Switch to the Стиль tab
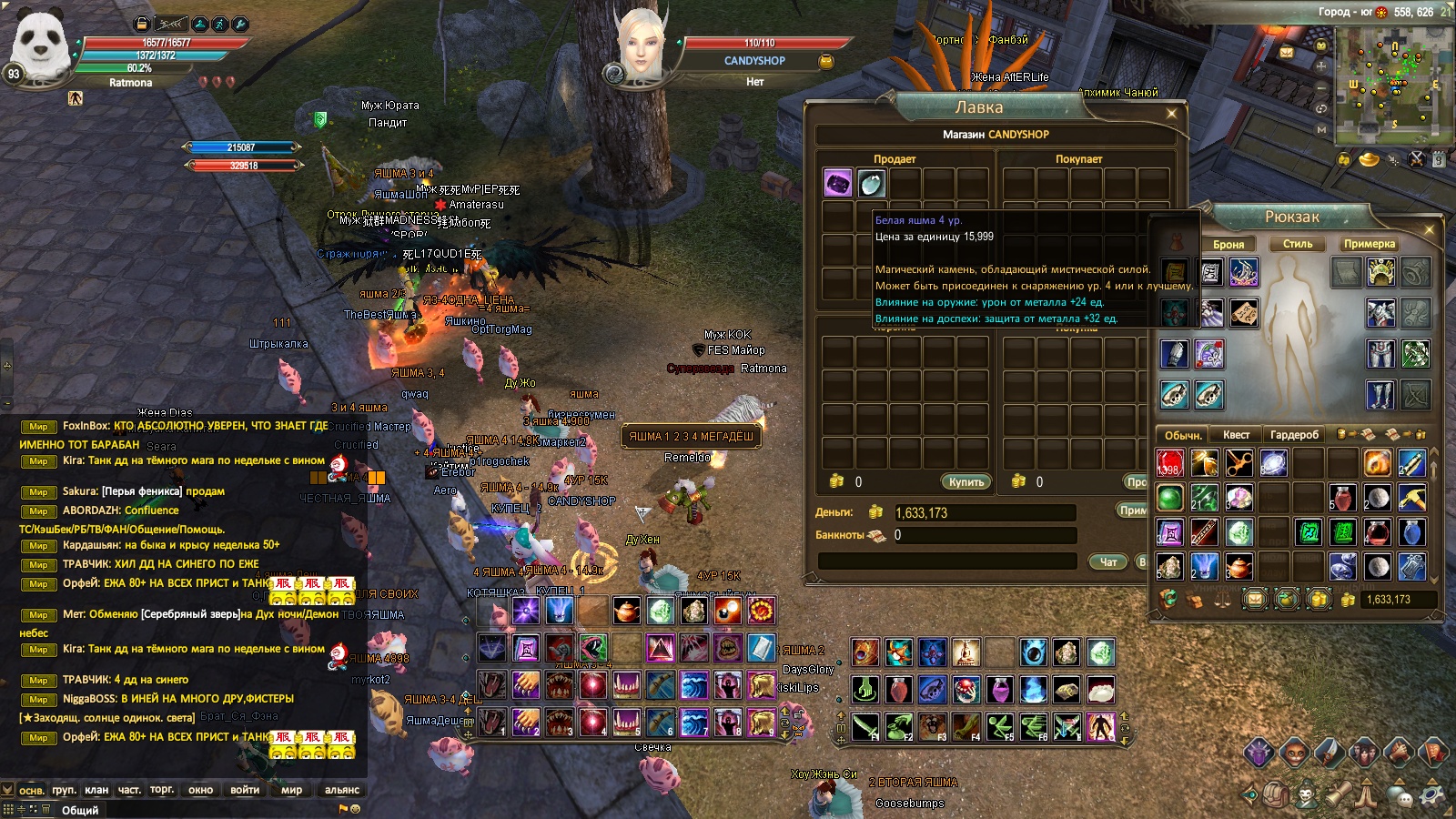This screenshot has width=1456, height=819. click(1298, 244)
